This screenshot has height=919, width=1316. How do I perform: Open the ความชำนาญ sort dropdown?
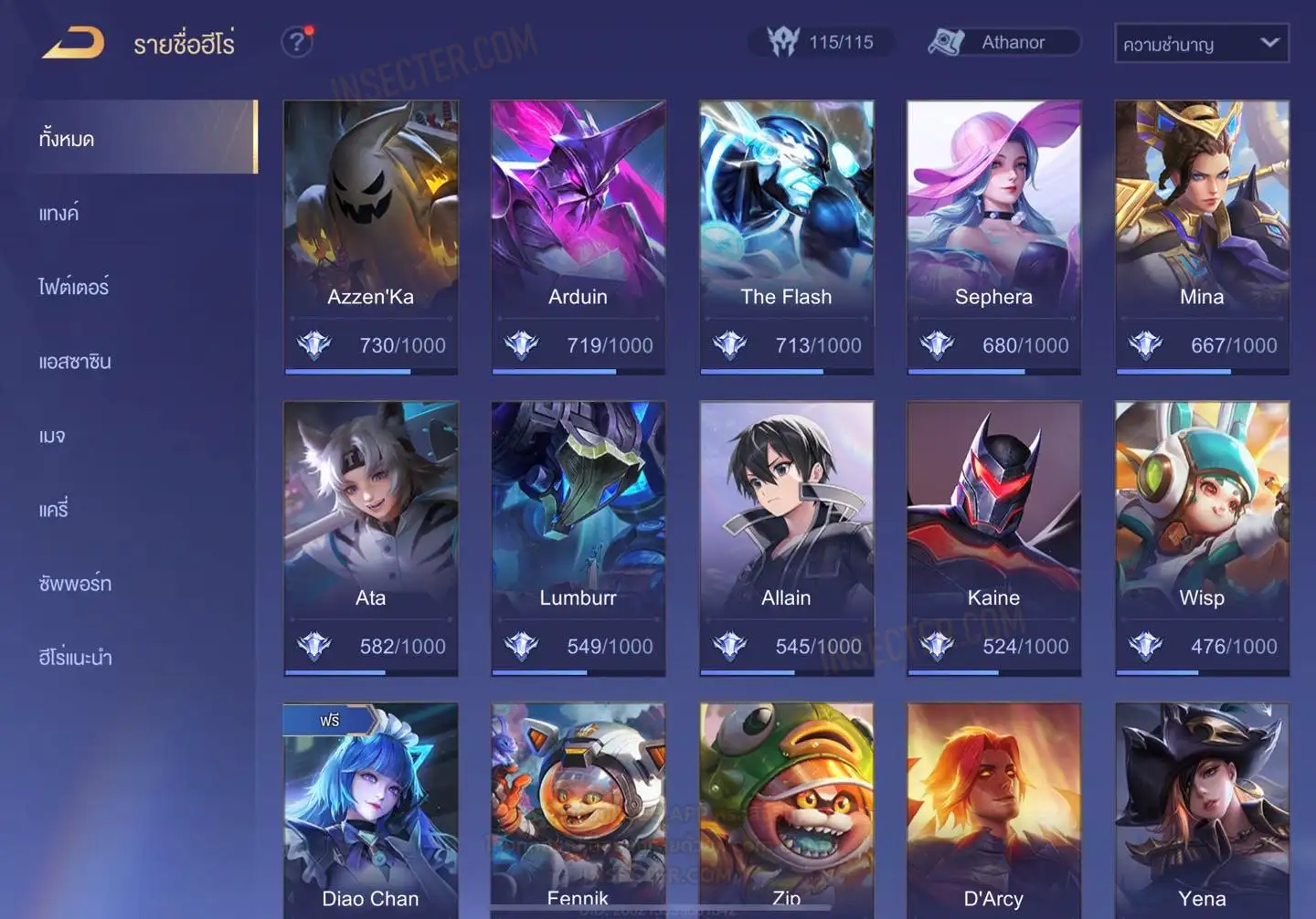(1201, 44)
